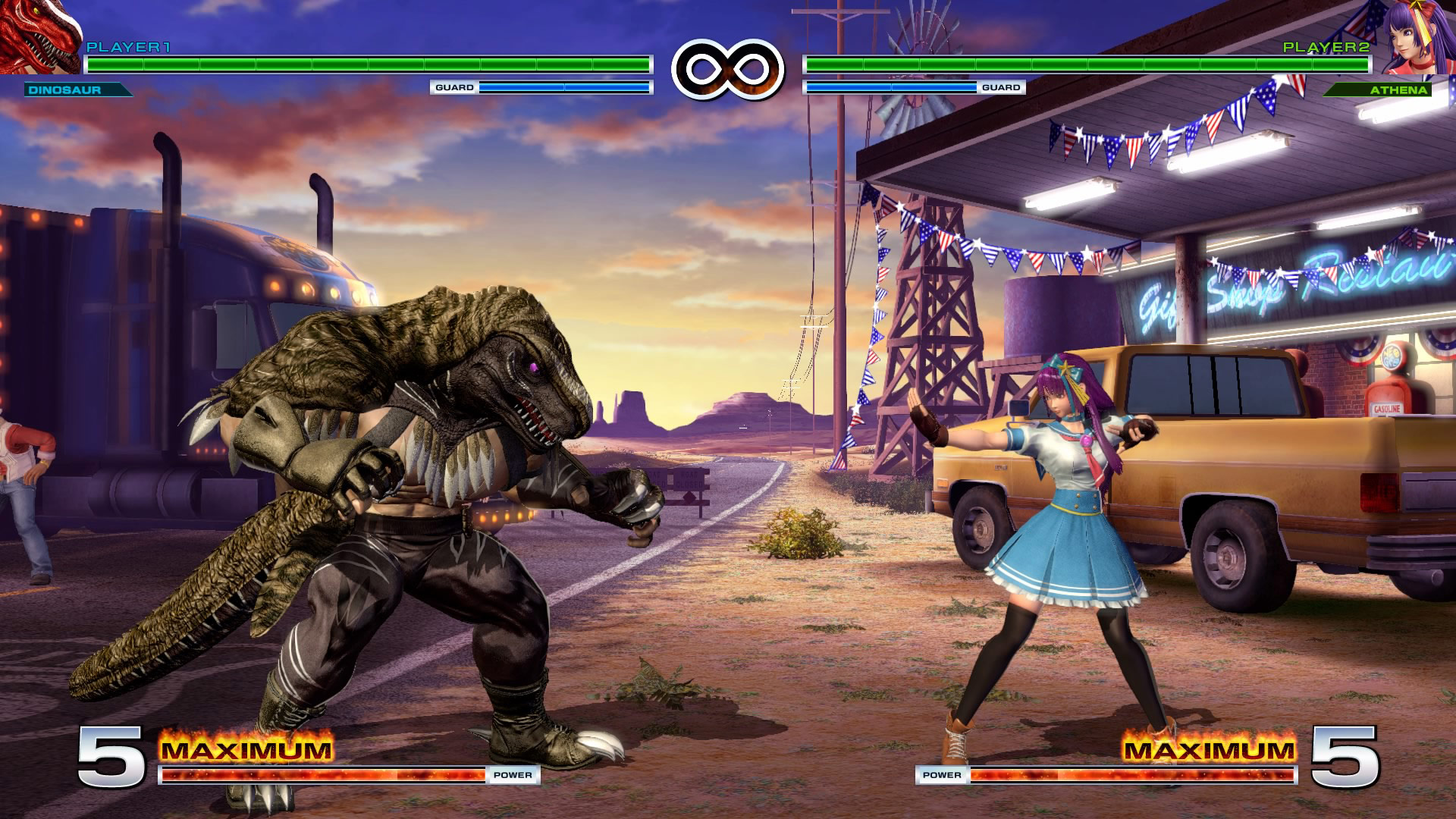The height and width of the screenshot is (819, 1456).
Task: Click the GUARD label on Player 2's gauge
Action: 1003,87
